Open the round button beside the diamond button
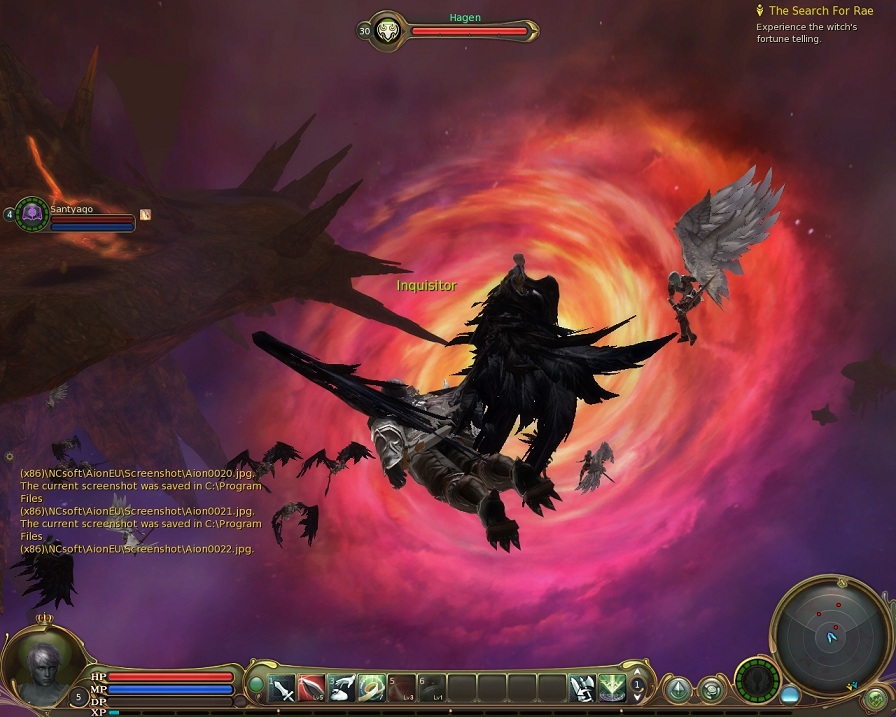 [x=711, y=689]
